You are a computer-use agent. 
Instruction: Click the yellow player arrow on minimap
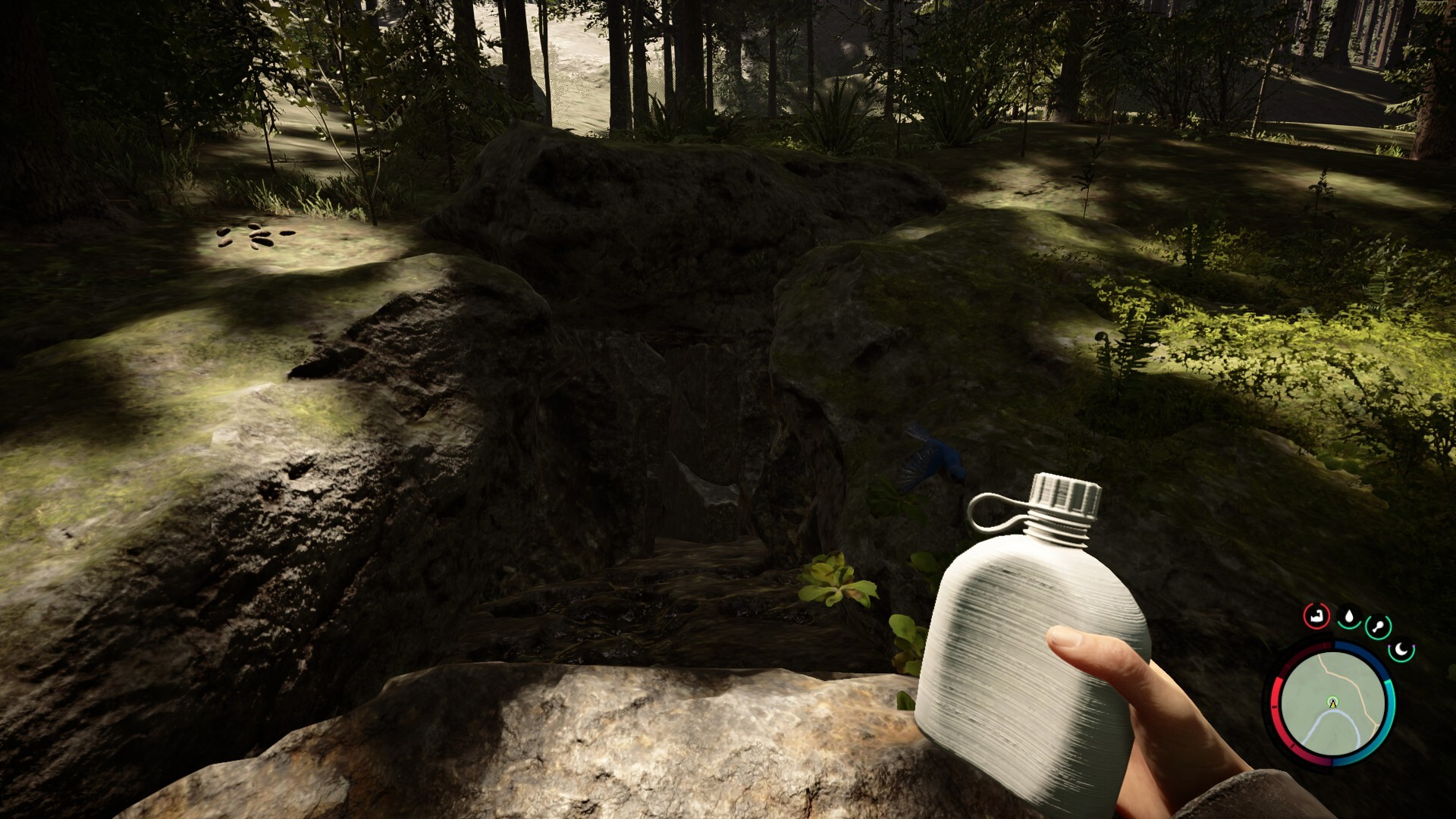pos(1332,703)
